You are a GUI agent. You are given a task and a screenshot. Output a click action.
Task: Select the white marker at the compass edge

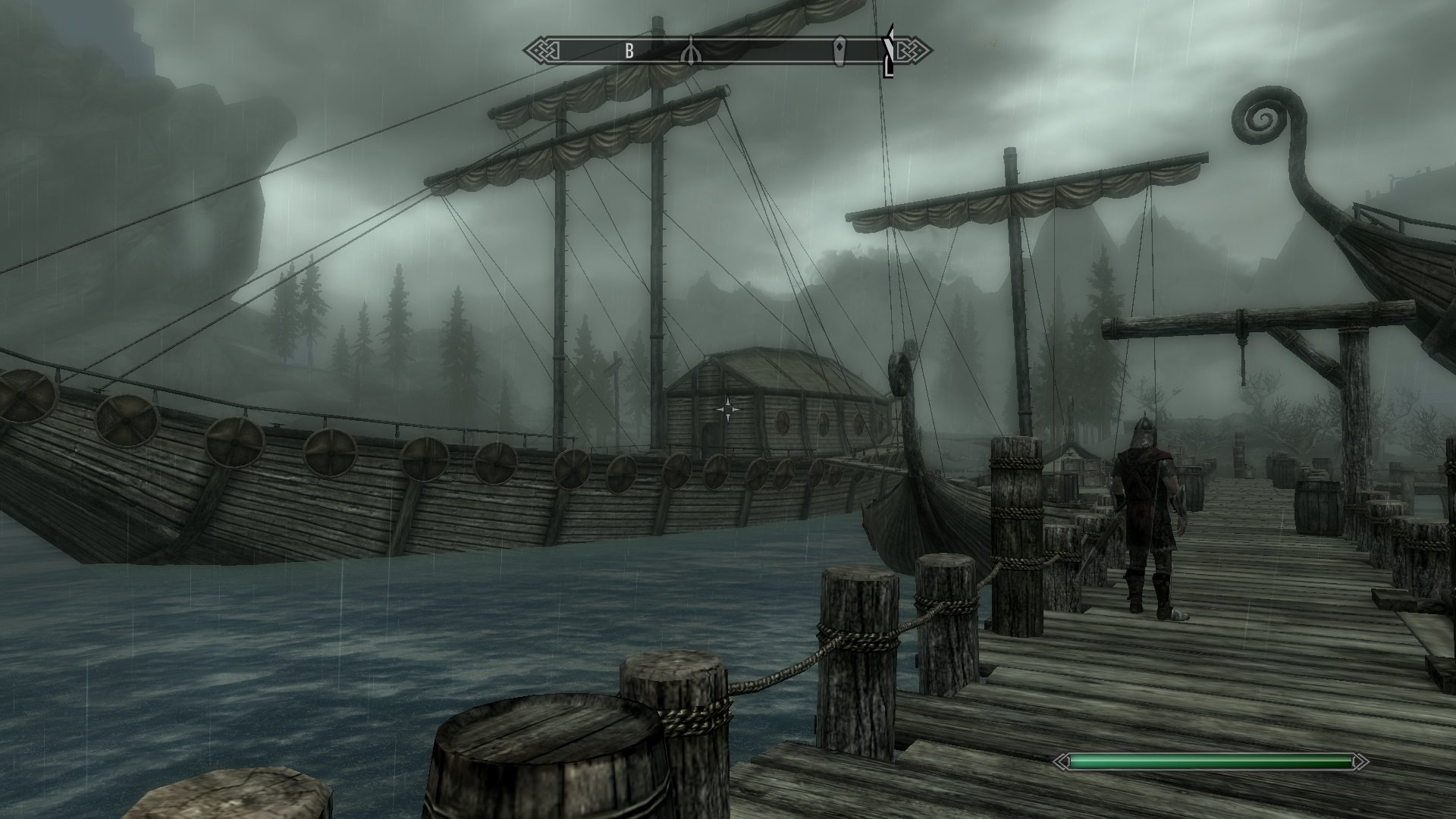(x=890, y=52)
